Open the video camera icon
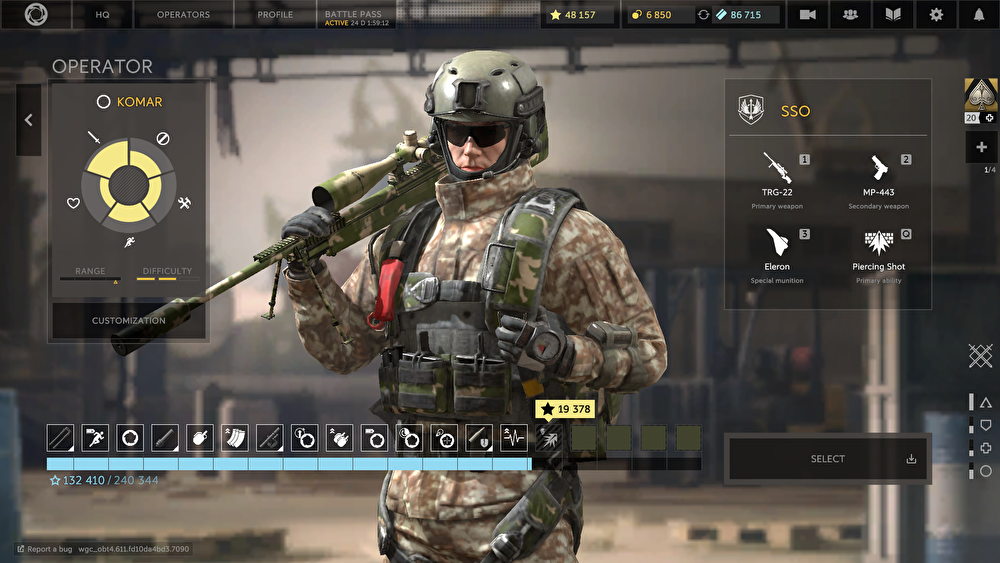This screenshot has width=1000, height=563. click(807, 15)
